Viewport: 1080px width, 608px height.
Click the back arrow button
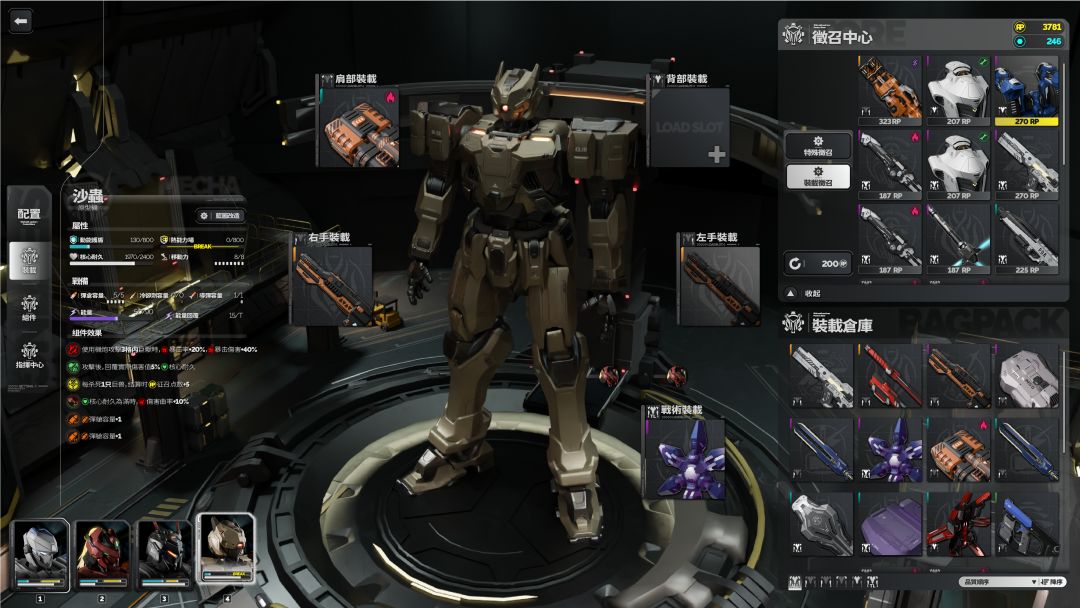(21, 21)
